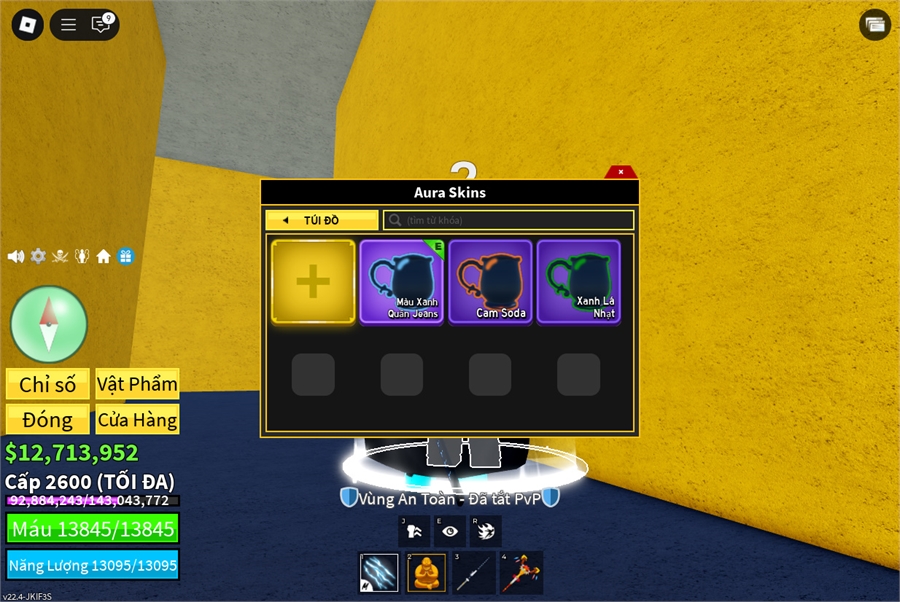This screenshot has width=900, height=602.
Task: Focus the keyword search field
Action: [x=510, y=220]
